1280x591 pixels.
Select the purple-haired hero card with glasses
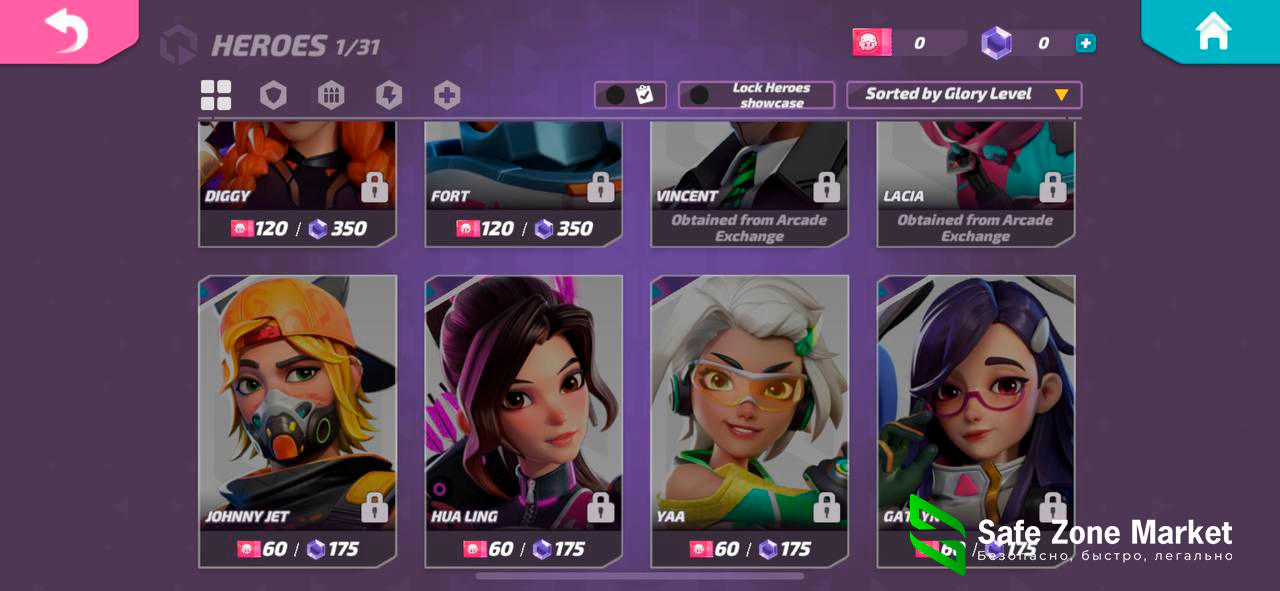pyautogui.click(x=975, y=400)
